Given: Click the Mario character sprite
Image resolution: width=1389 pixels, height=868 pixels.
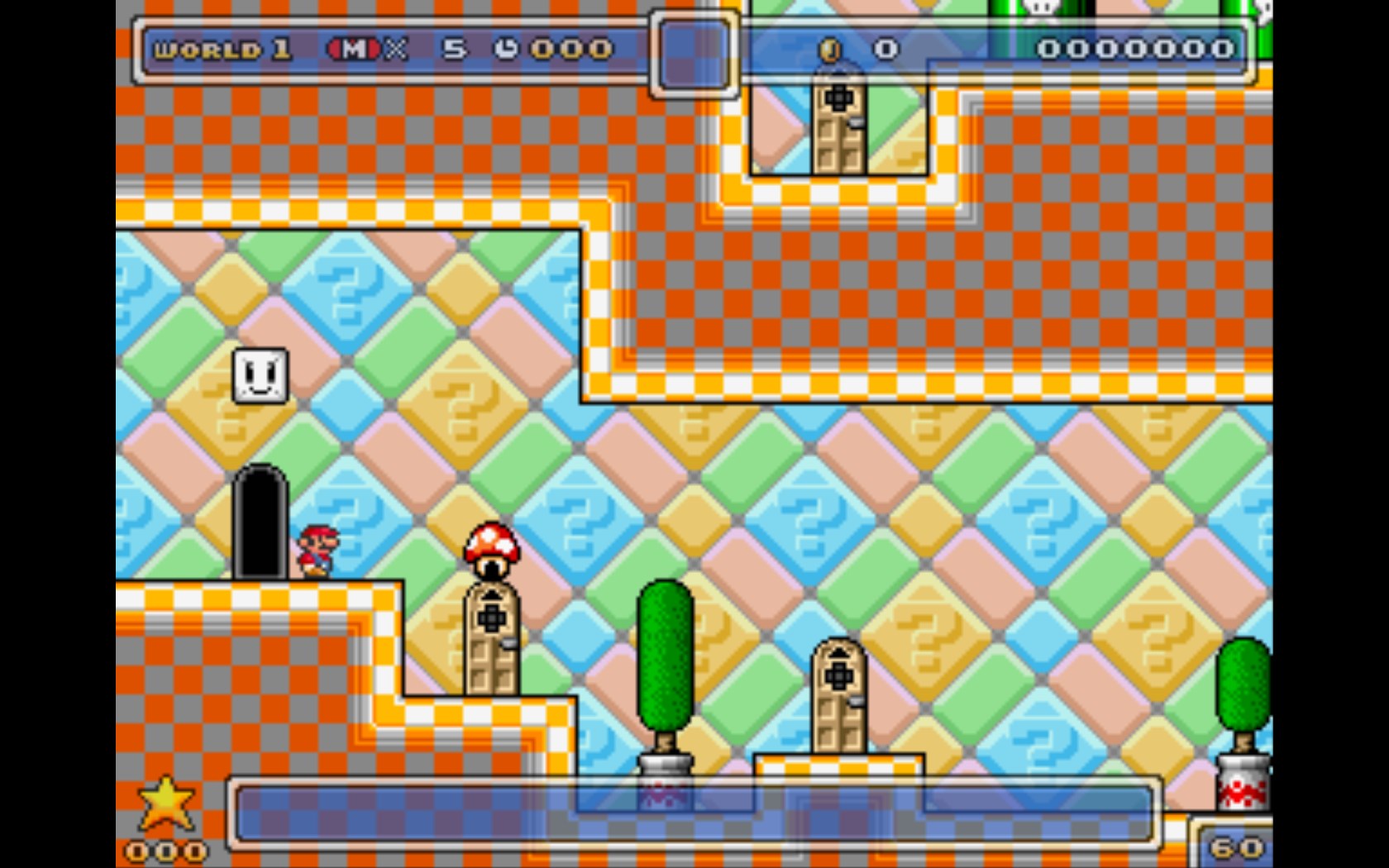Looking at the screenshot, I should (318, 550).
